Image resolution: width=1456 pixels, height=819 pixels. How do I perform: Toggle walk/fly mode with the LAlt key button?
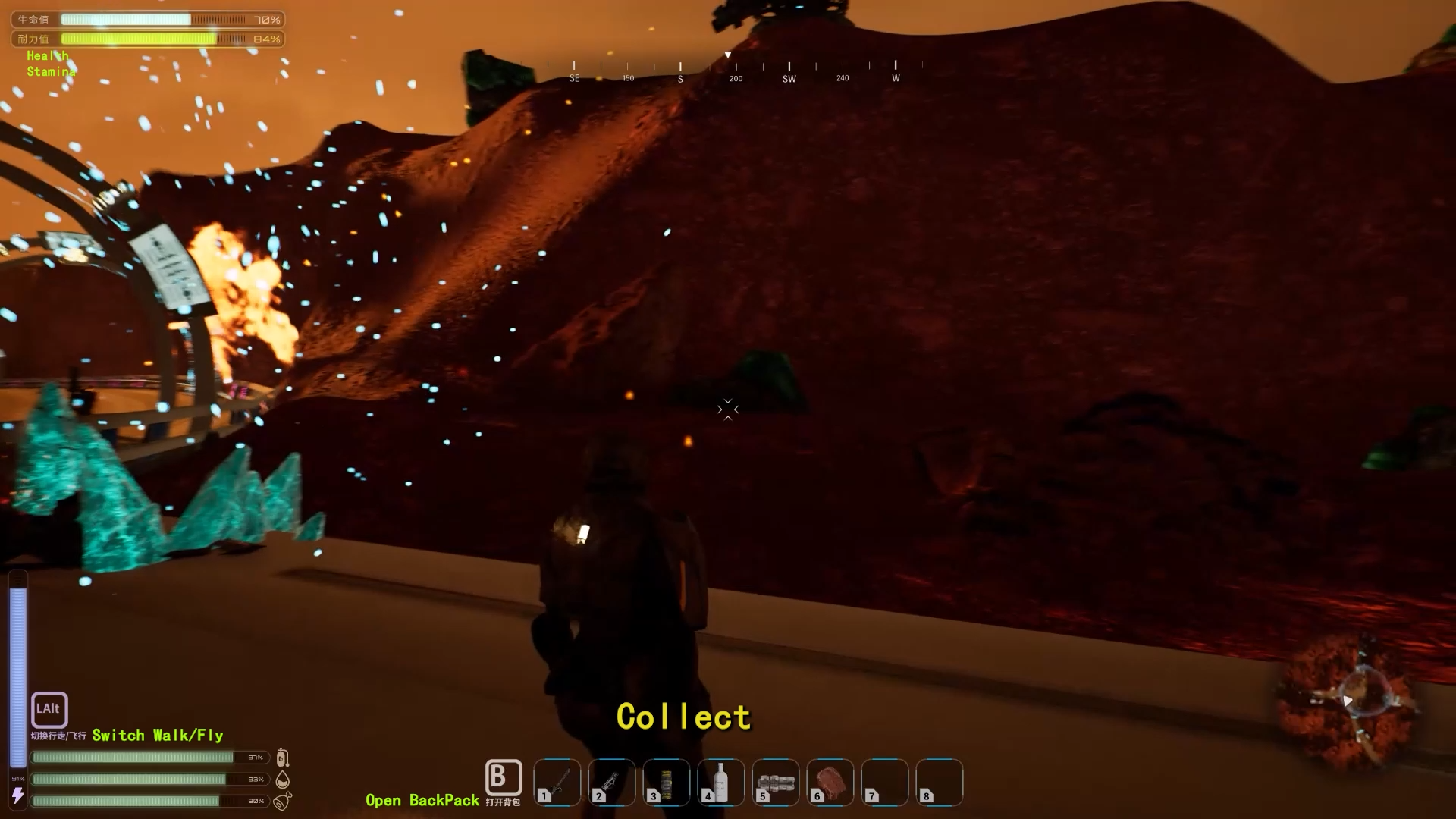click(49, 710)
